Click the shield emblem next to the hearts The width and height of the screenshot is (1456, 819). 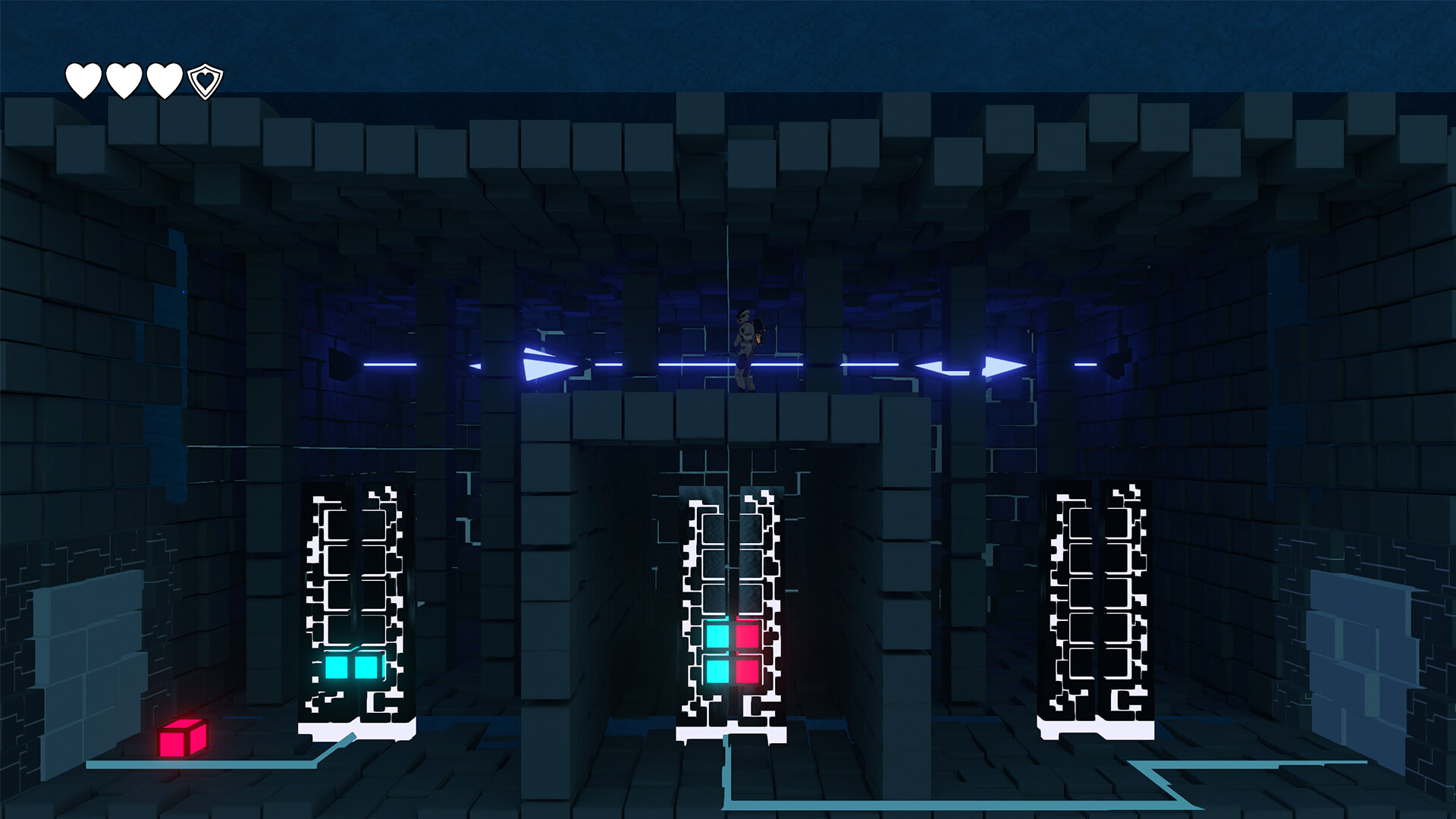pyautogui.click(x=204, y=79)
